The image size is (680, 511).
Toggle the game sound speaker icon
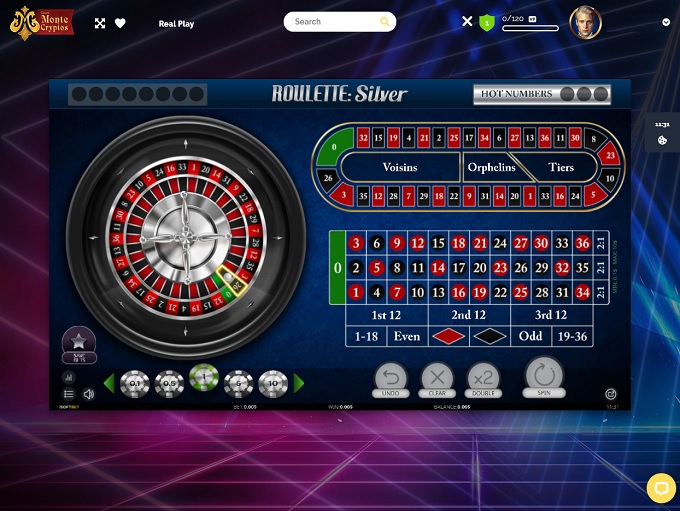click(x=89, y=394)
